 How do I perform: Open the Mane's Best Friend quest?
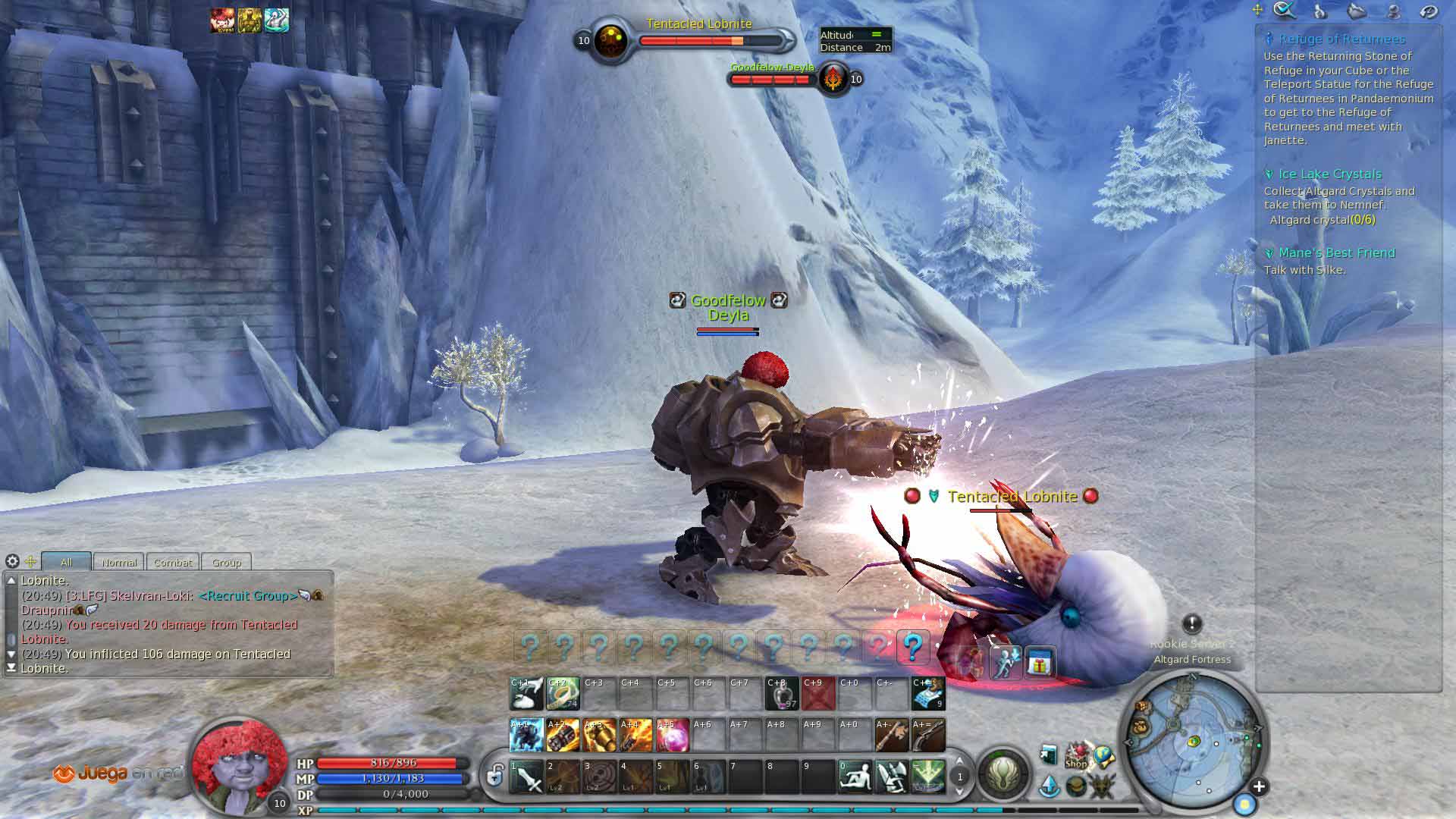(1336, 253)
